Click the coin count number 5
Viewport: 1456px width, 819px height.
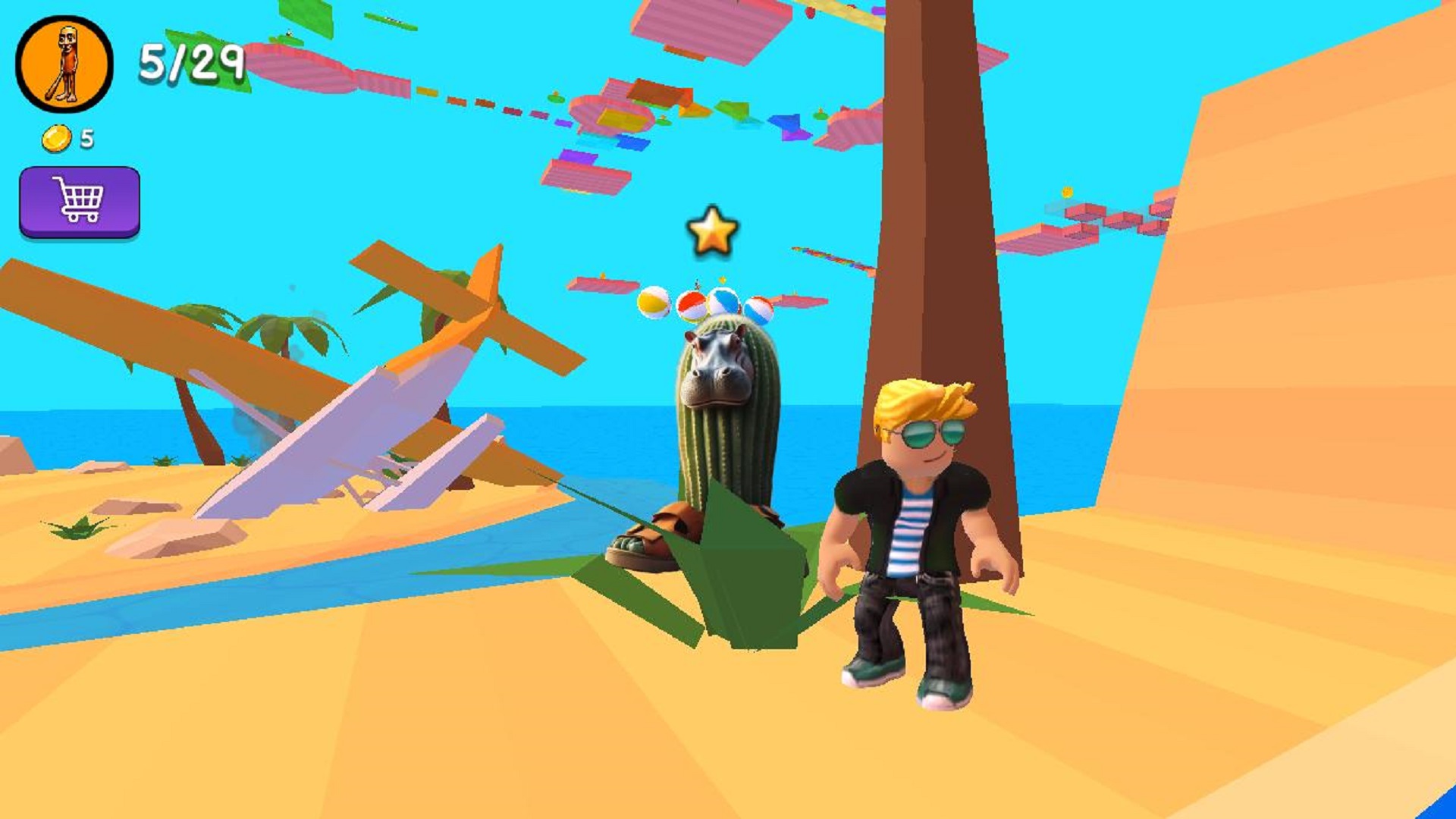86,138
